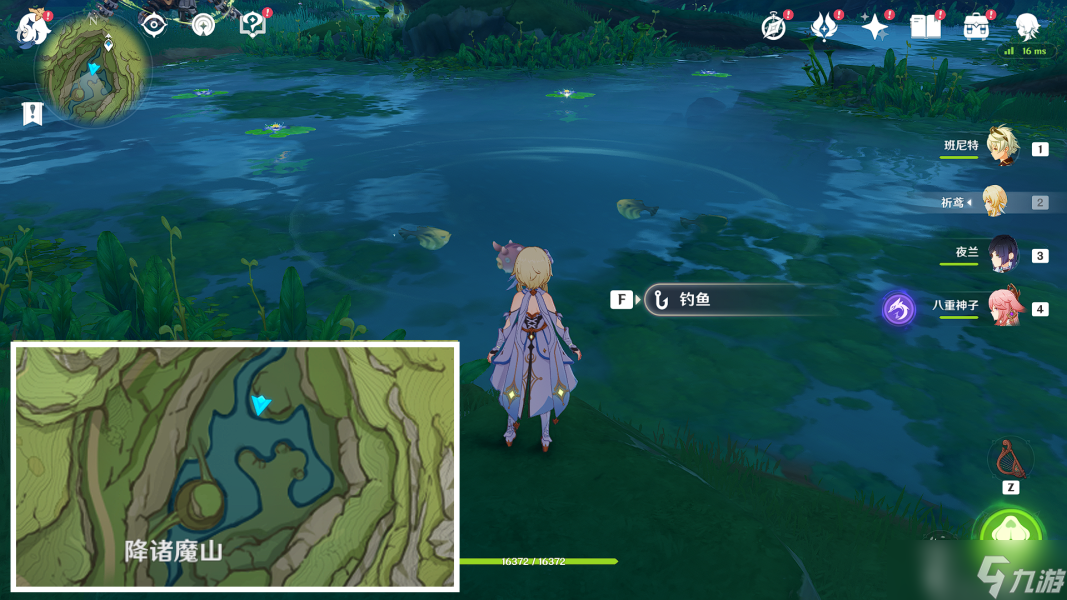Open the character head profile icon
Viewport: 1067px width, 600px height.
coord(1027,26)
